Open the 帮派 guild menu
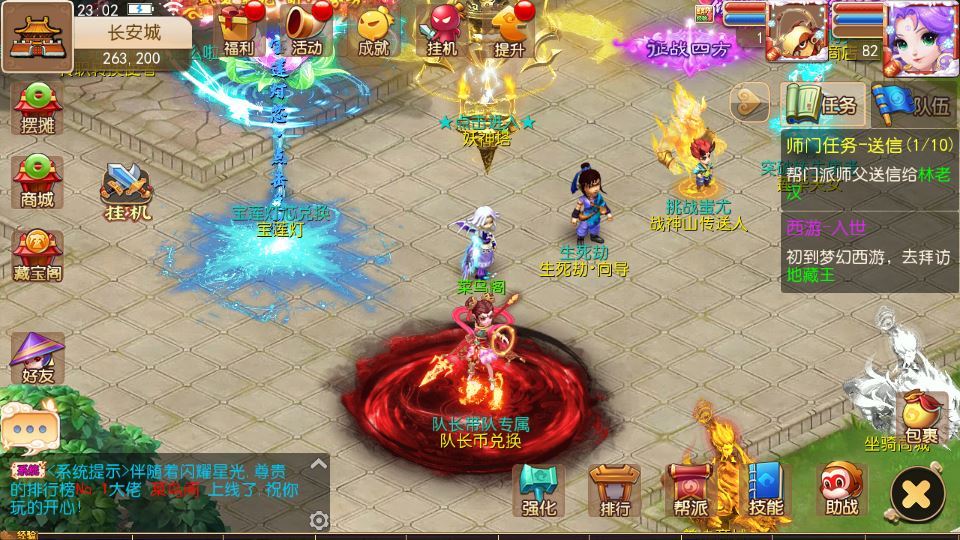 691,491
